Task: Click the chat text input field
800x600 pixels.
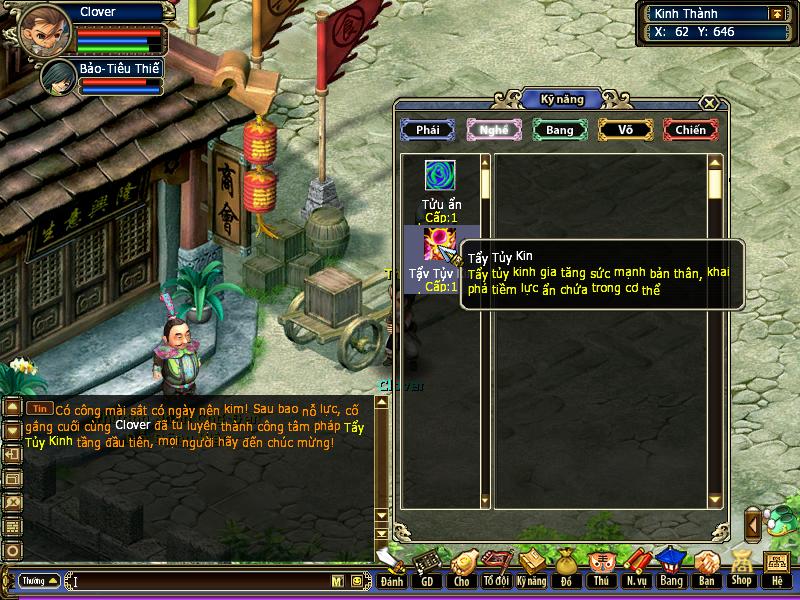Action: (200, 580)
